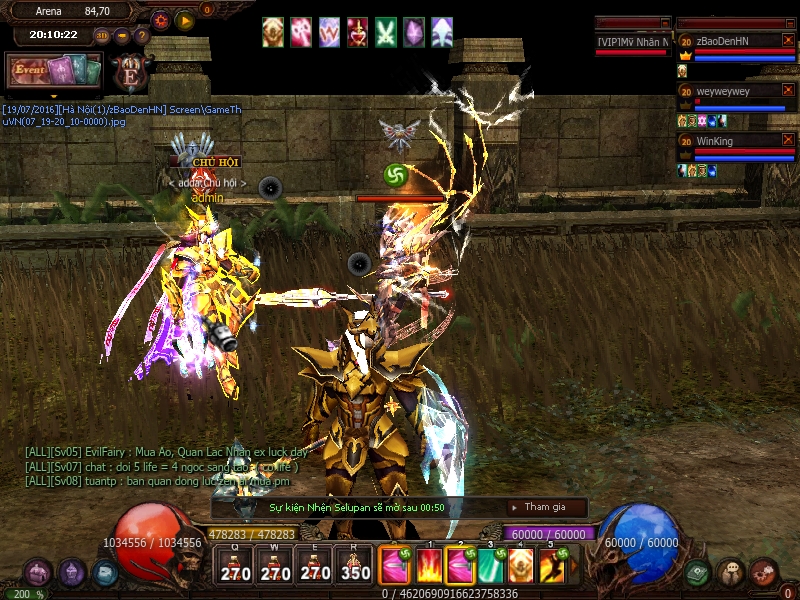Screen dimensions: 800x600
Task: Activate the golden figure skill in slot 4
Action: click(521, 566)
